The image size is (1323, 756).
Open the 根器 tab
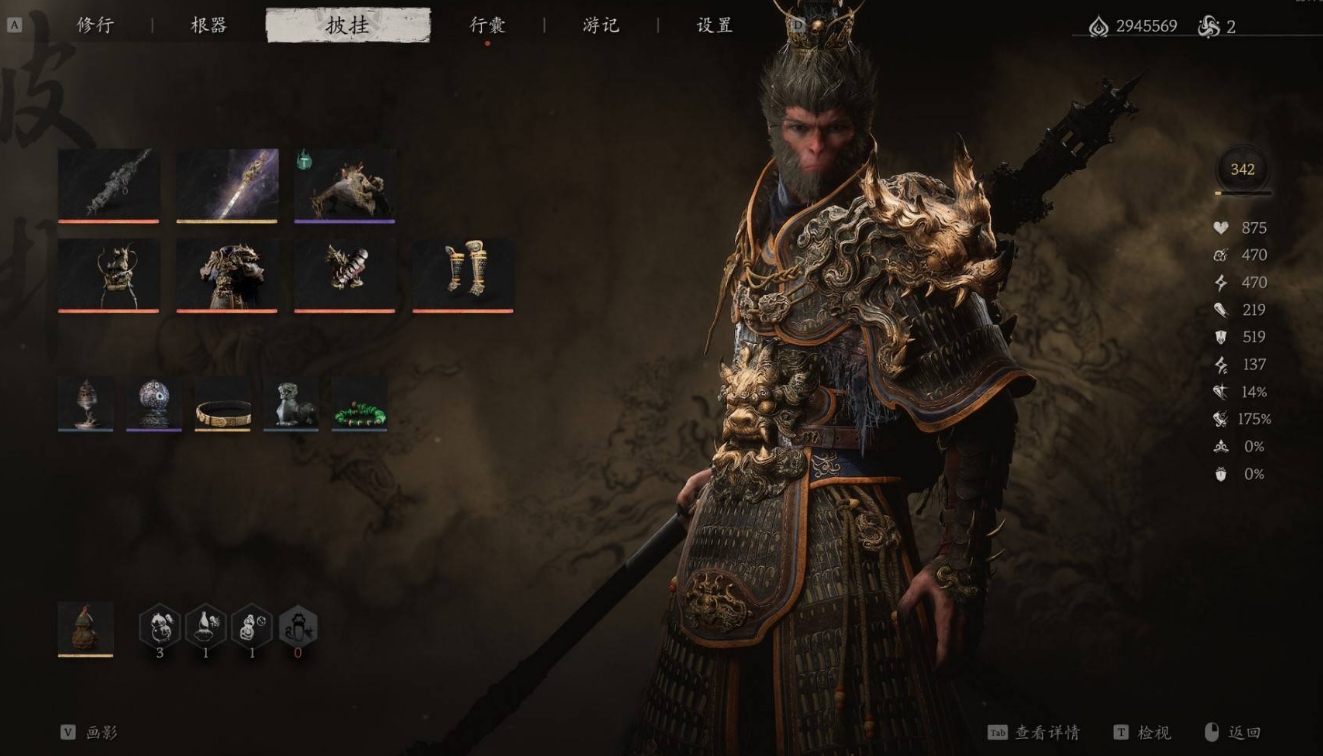click(x=208, y=26)
